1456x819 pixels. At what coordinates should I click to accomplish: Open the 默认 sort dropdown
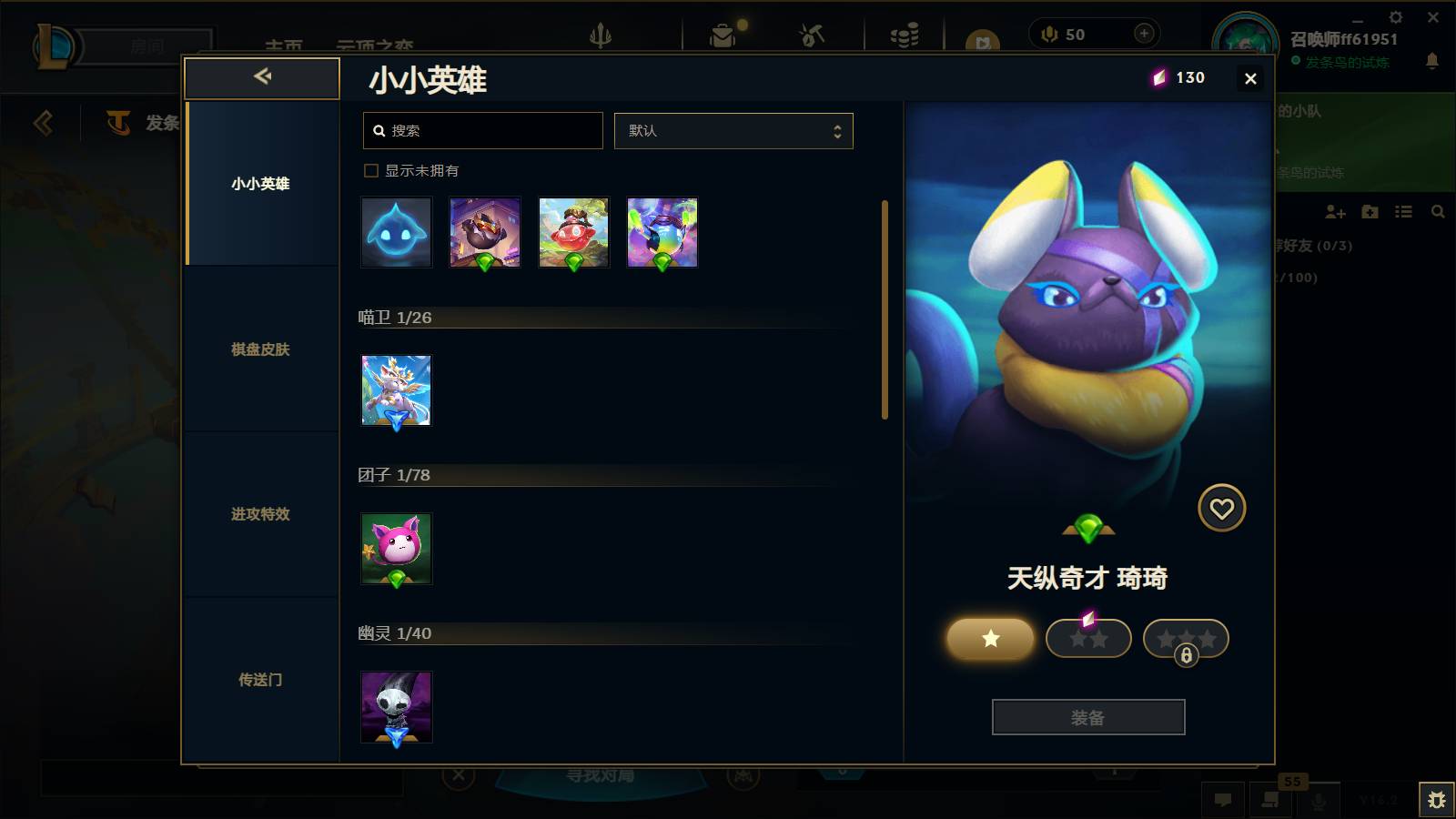click(733, 130)
